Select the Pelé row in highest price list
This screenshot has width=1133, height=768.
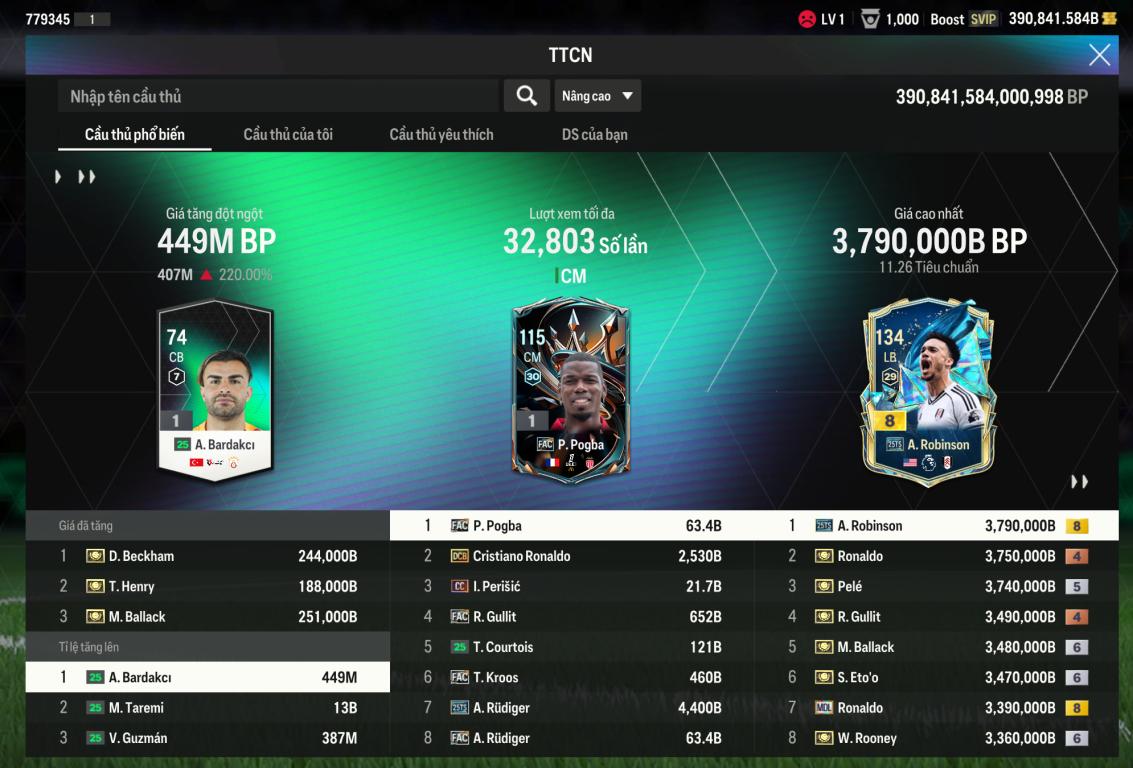click(936, 586)
